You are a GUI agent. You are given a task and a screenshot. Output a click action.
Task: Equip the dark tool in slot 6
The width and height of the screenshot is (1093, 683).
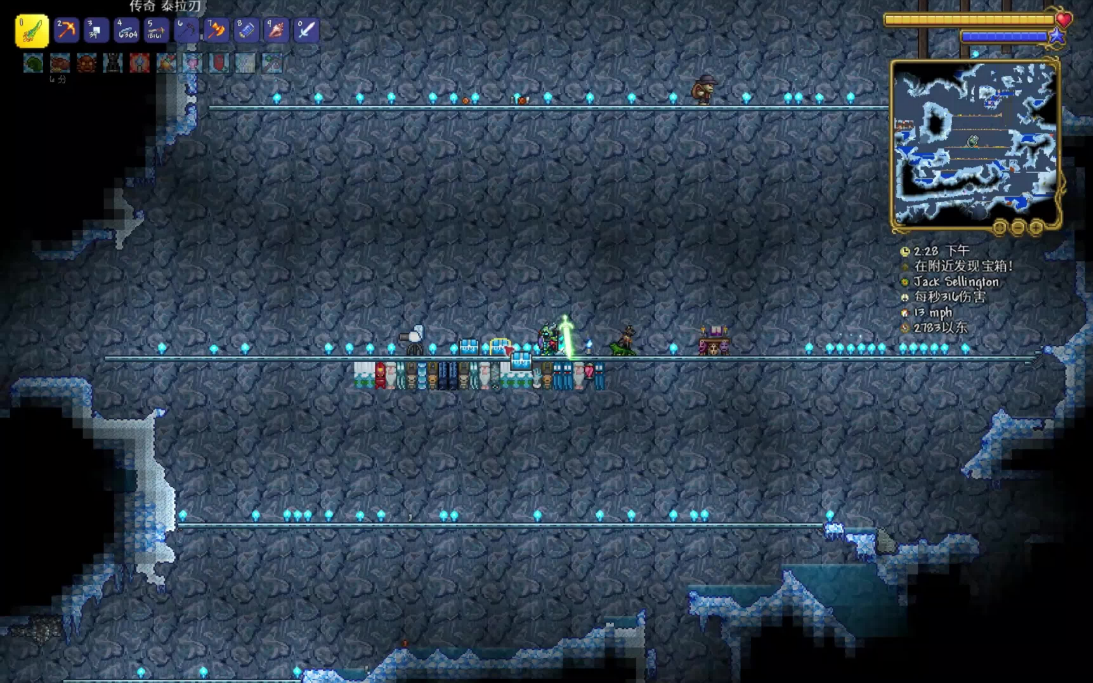187,30
